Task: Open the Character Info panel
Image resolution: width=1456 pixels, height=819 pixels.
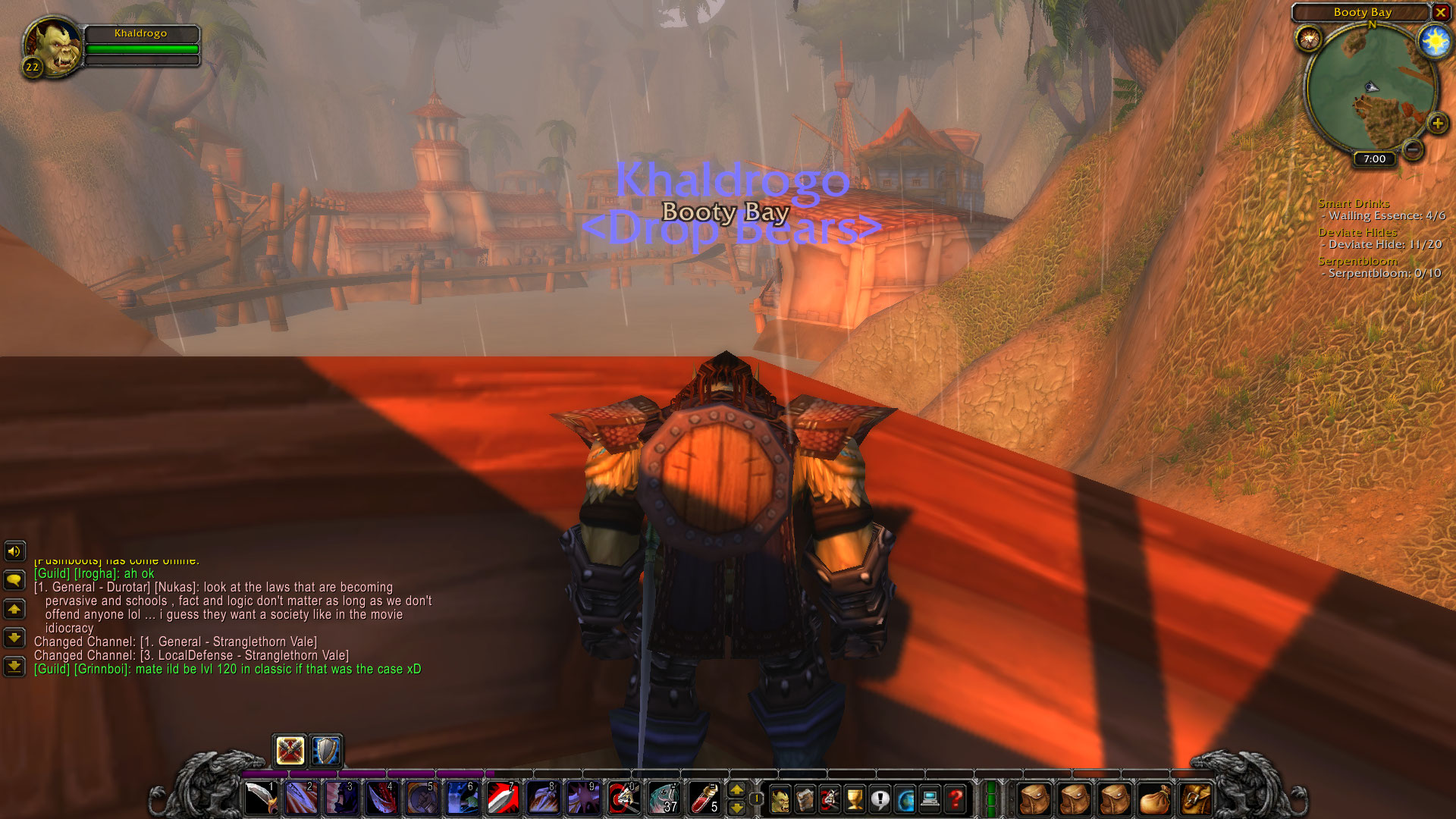Action: tap(780, 798)
